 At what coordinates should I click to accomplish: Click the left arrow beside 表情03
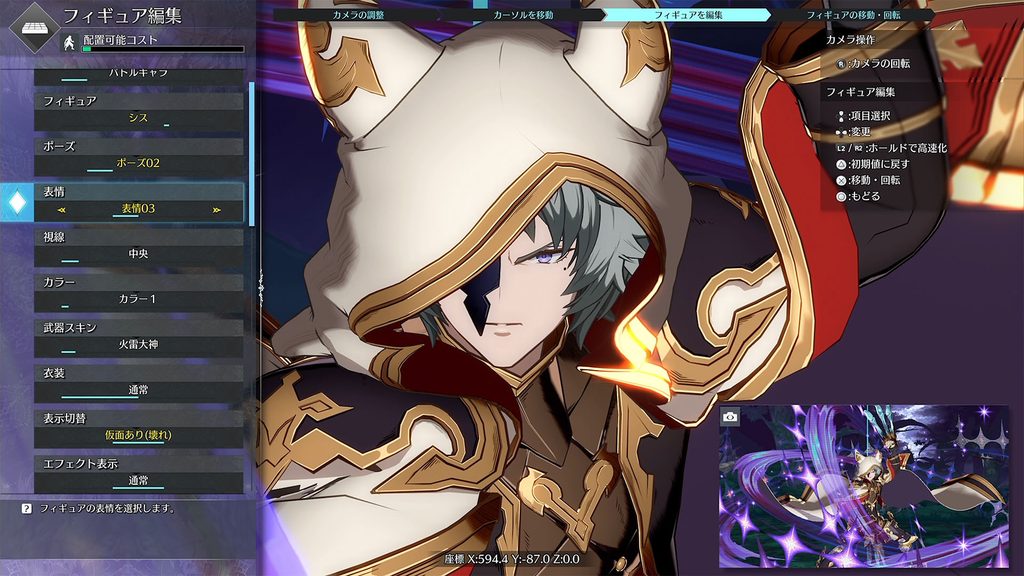click(x=62, y=210)
